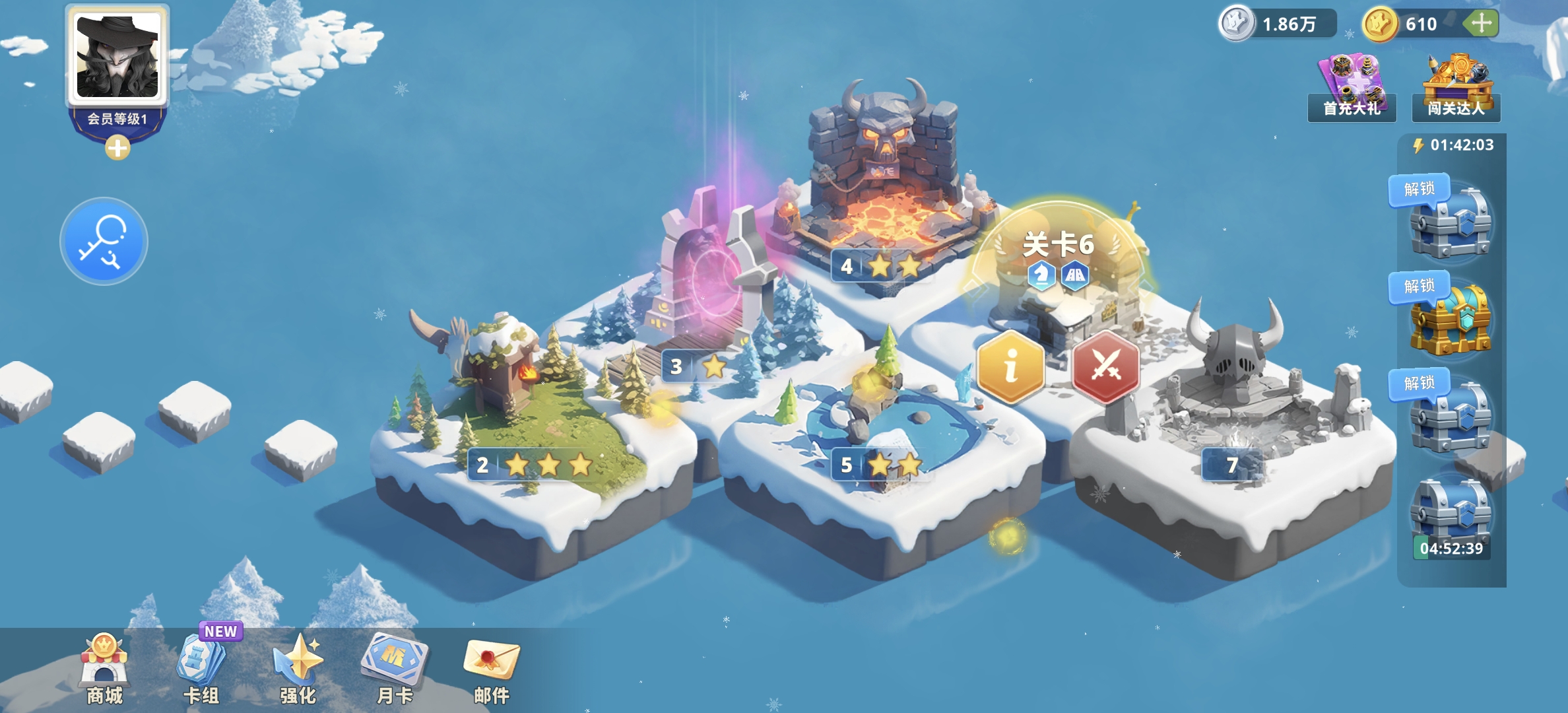Open the 卡组 card deck menu
The image size is (1568, 713).
click(201, 668)
